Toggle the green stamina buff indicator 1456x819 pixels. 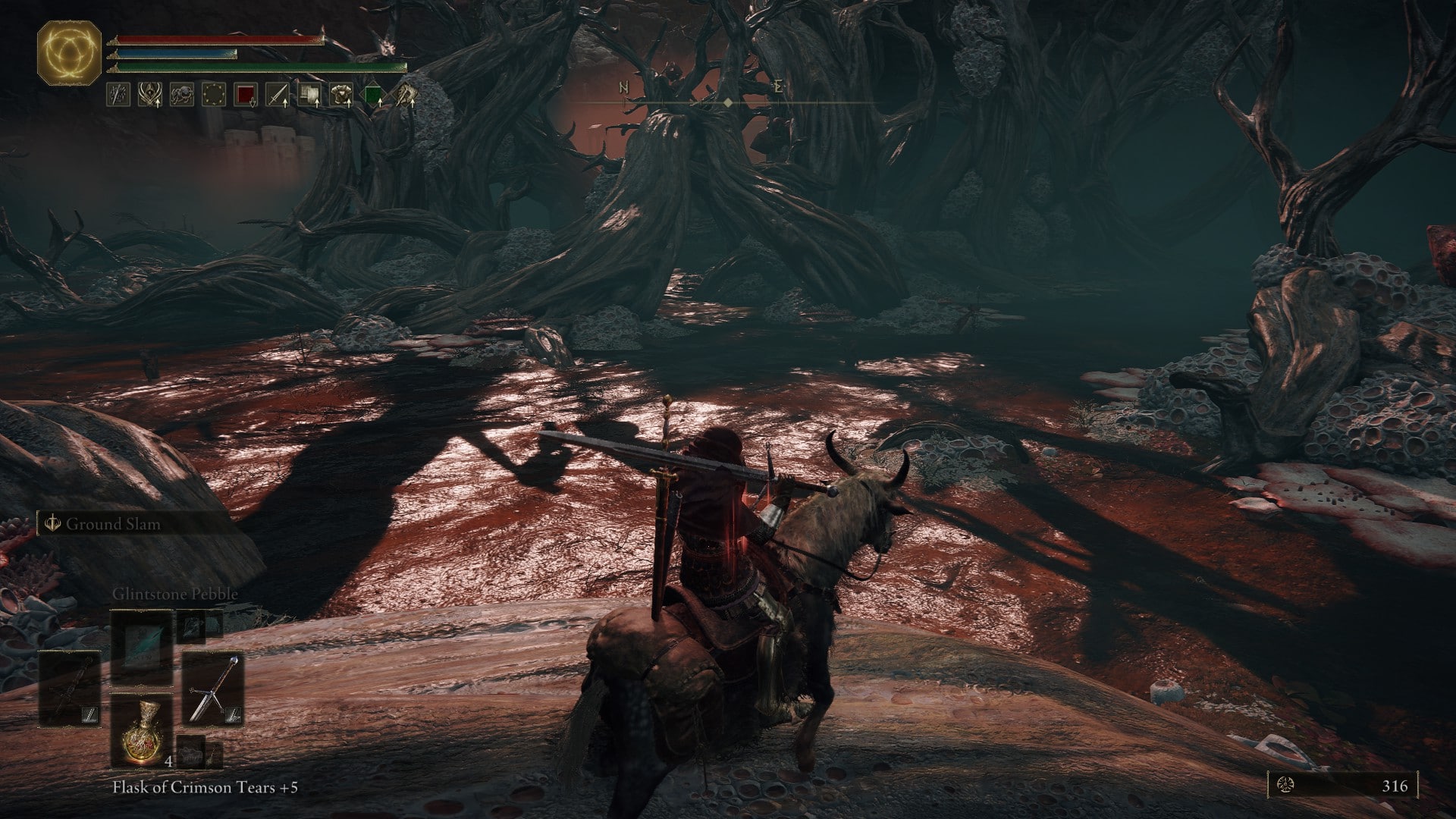pos(373,93)
